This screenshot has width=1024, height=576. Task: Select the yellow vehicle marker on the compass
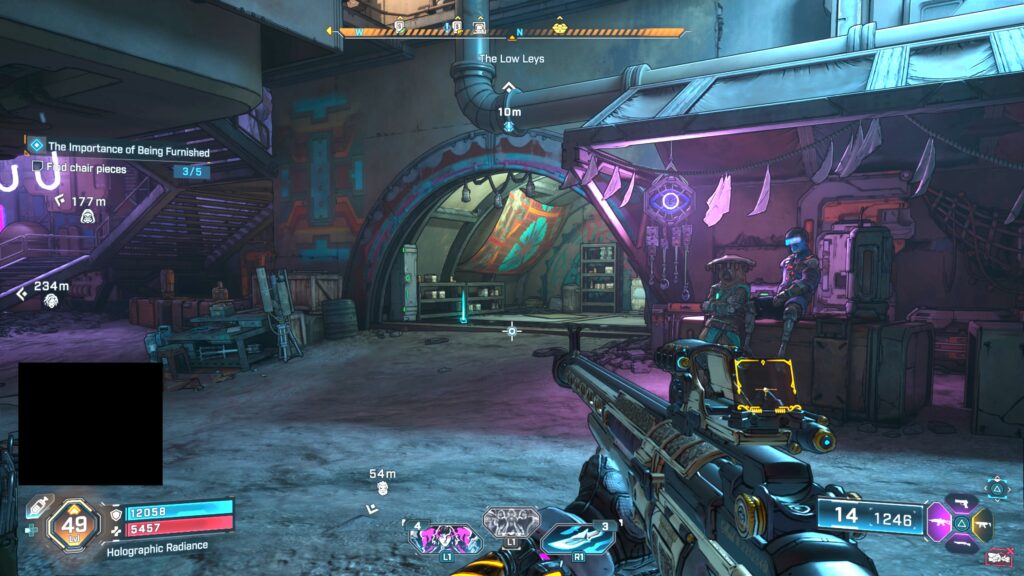(560, 28)
